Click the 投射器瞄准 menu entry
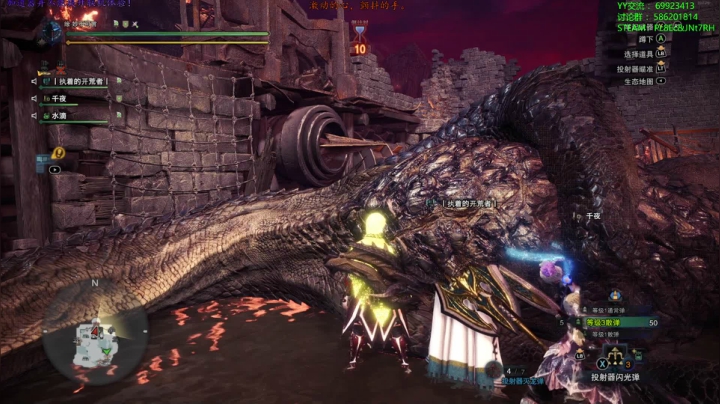Screen dimensions: 720x404 coord(638,68)
